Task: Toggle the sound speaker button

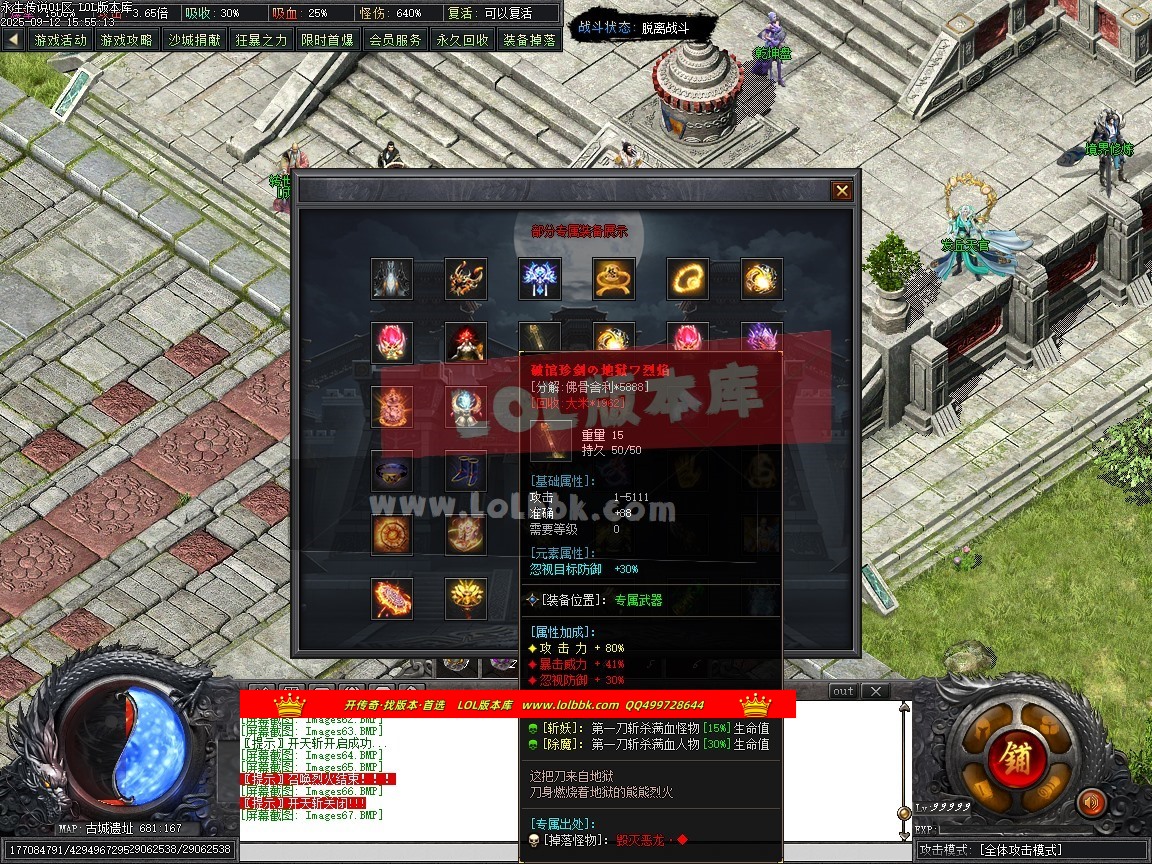Action: coord(1090,801)
